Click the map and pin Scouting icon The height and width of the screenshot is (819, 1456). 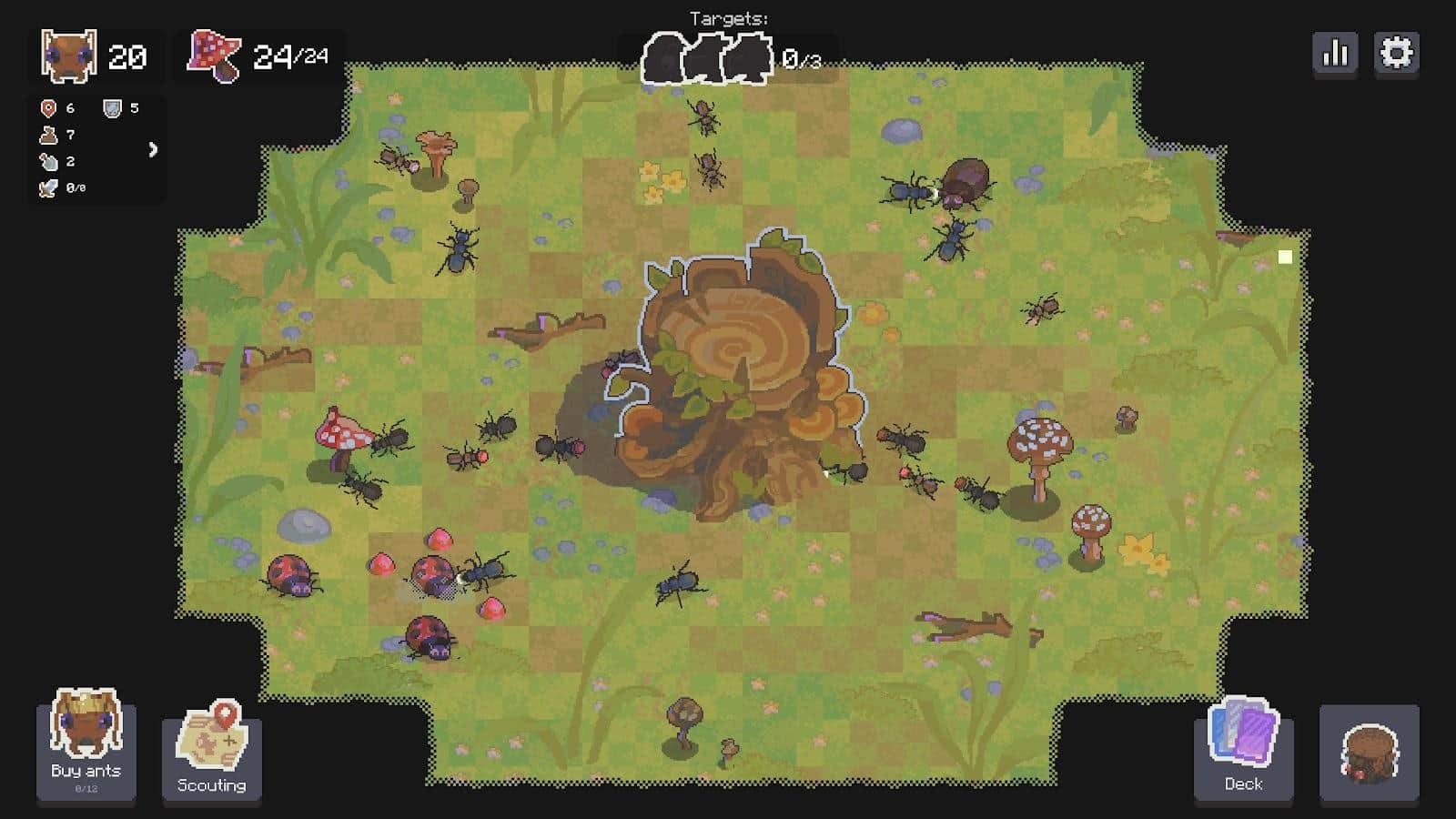211,735
